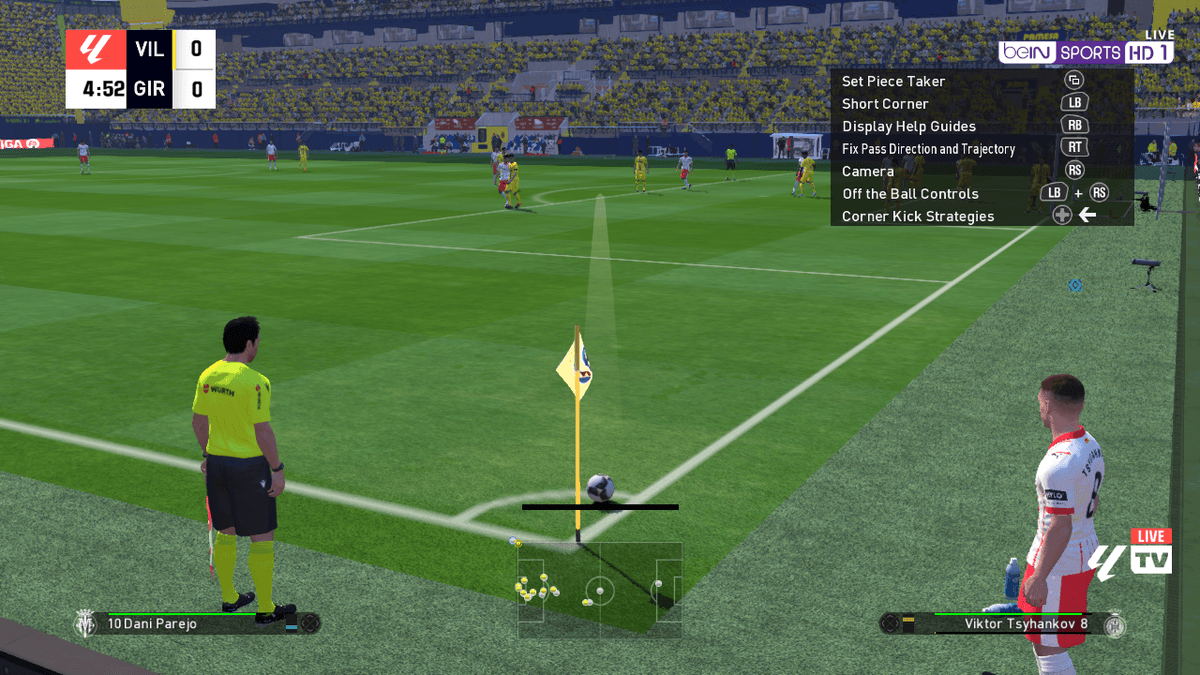Select Off the Ball Controls entry
This screenshot has height=675, width=1200.
coord(910,194)
